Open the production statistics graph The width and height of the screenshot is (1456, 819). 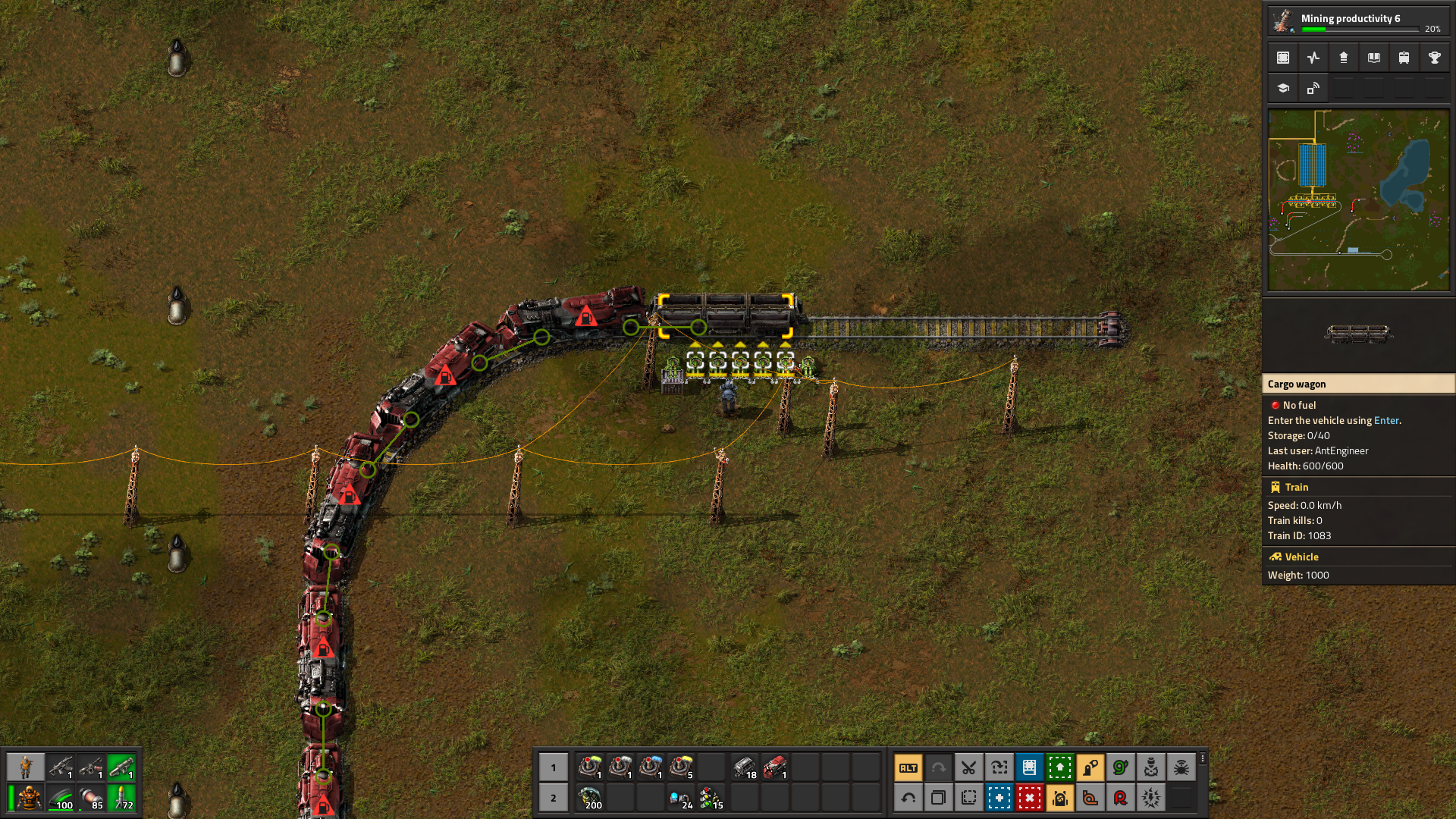coord(1313,58)
